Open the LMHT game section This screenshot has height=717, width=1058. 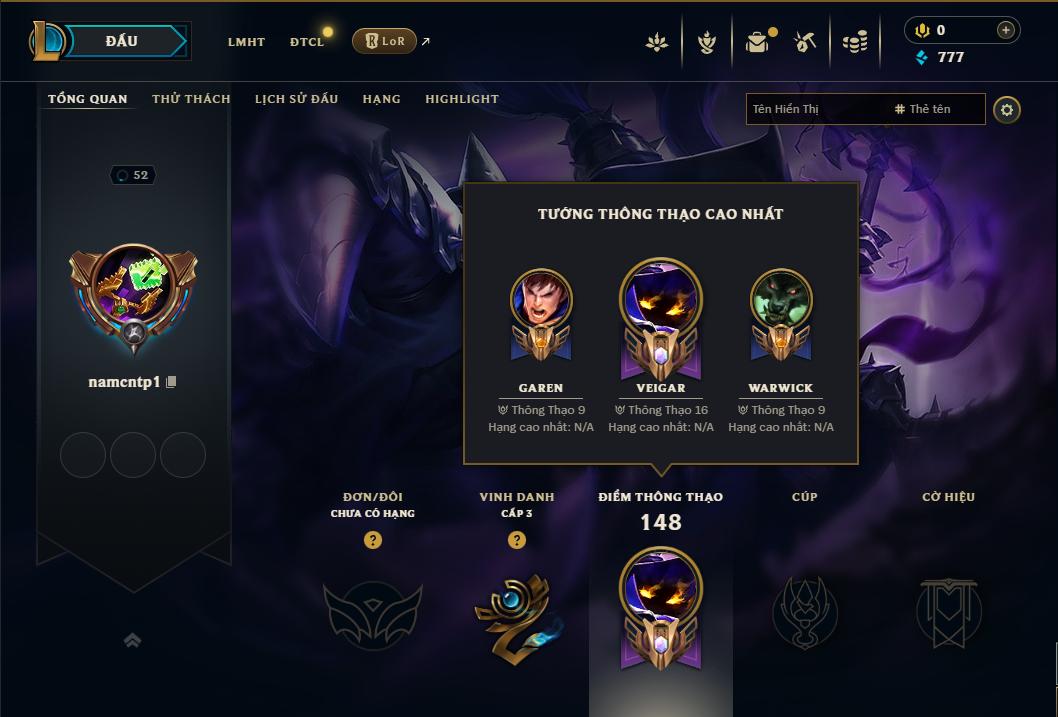[x=246, y=42]
